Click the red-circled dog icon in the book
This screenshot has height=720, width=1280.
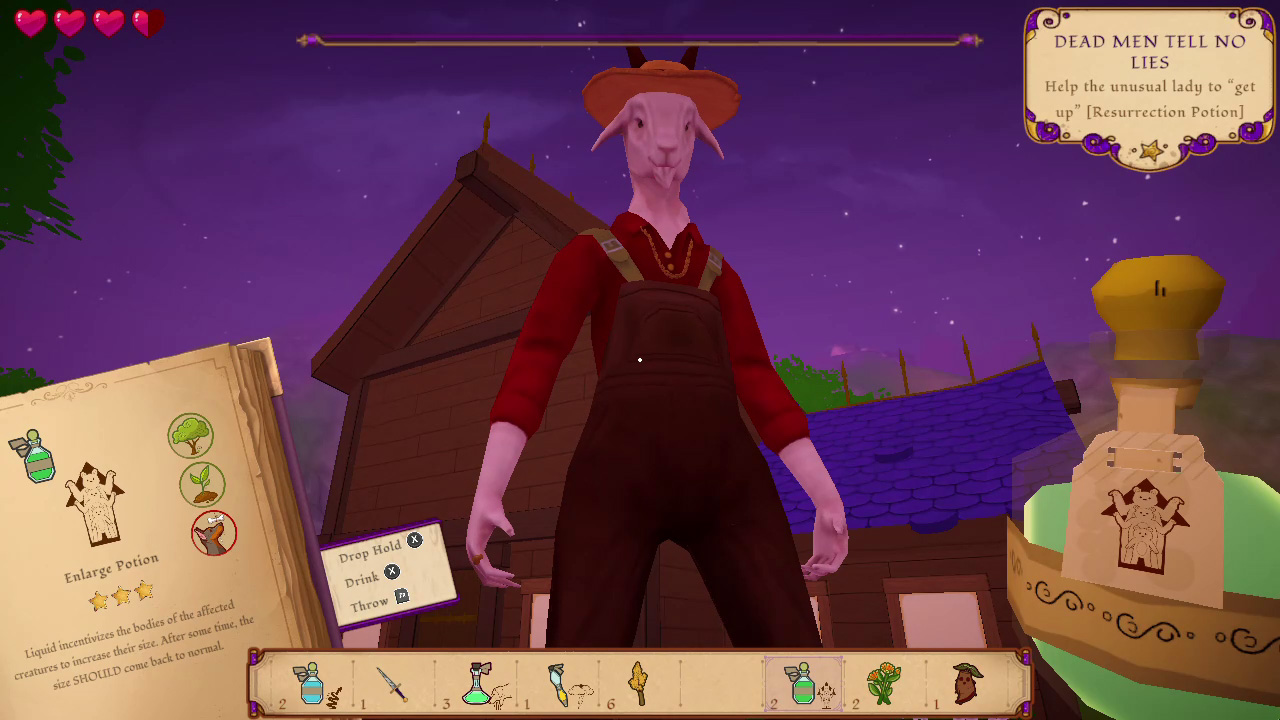(214, 533)
